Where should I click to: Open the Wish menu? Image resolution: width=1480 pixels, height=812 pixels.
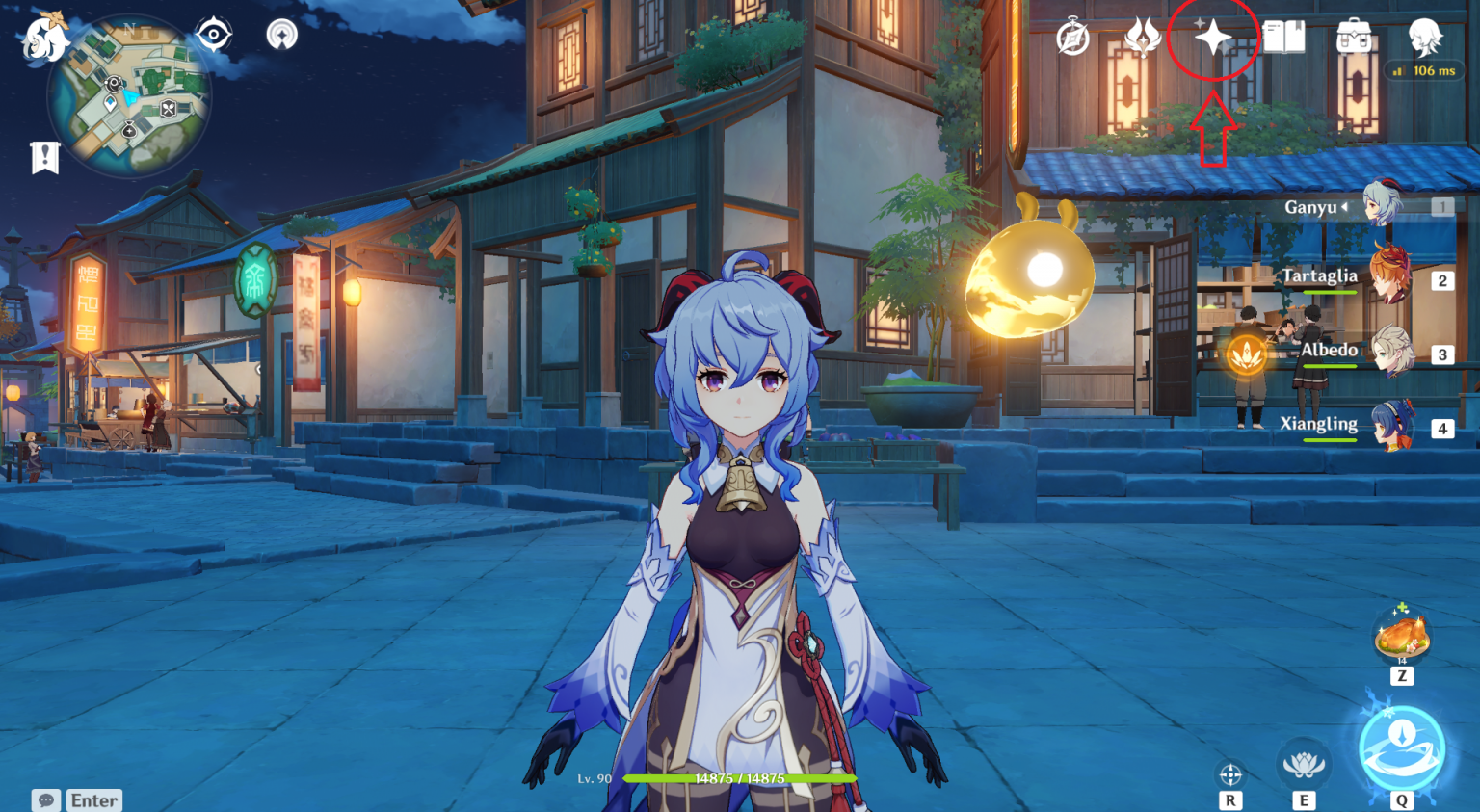tap(1213, 39)
